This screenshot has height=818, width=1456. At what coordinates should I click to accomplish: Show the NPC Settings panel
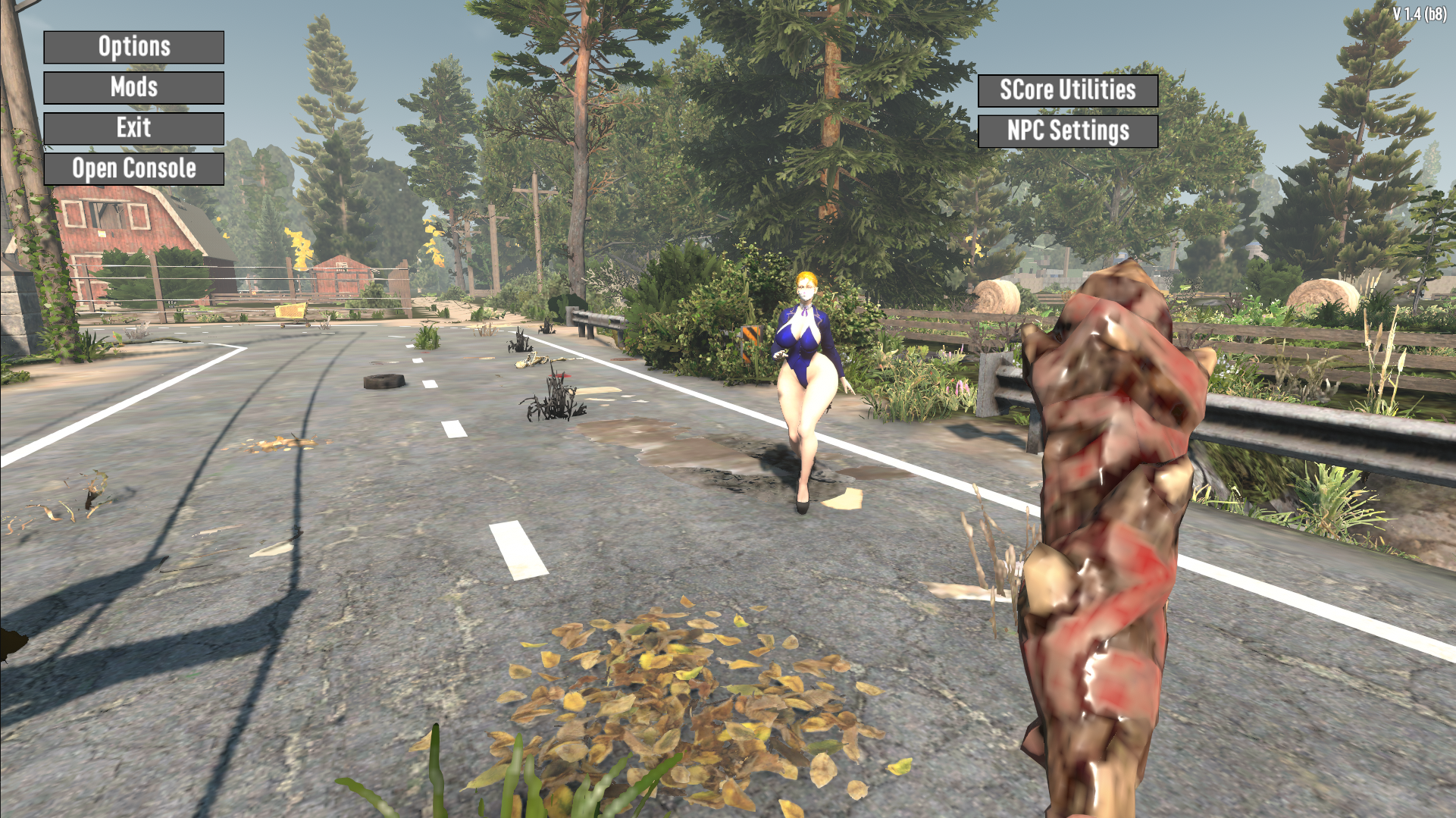click(1067, 131)
